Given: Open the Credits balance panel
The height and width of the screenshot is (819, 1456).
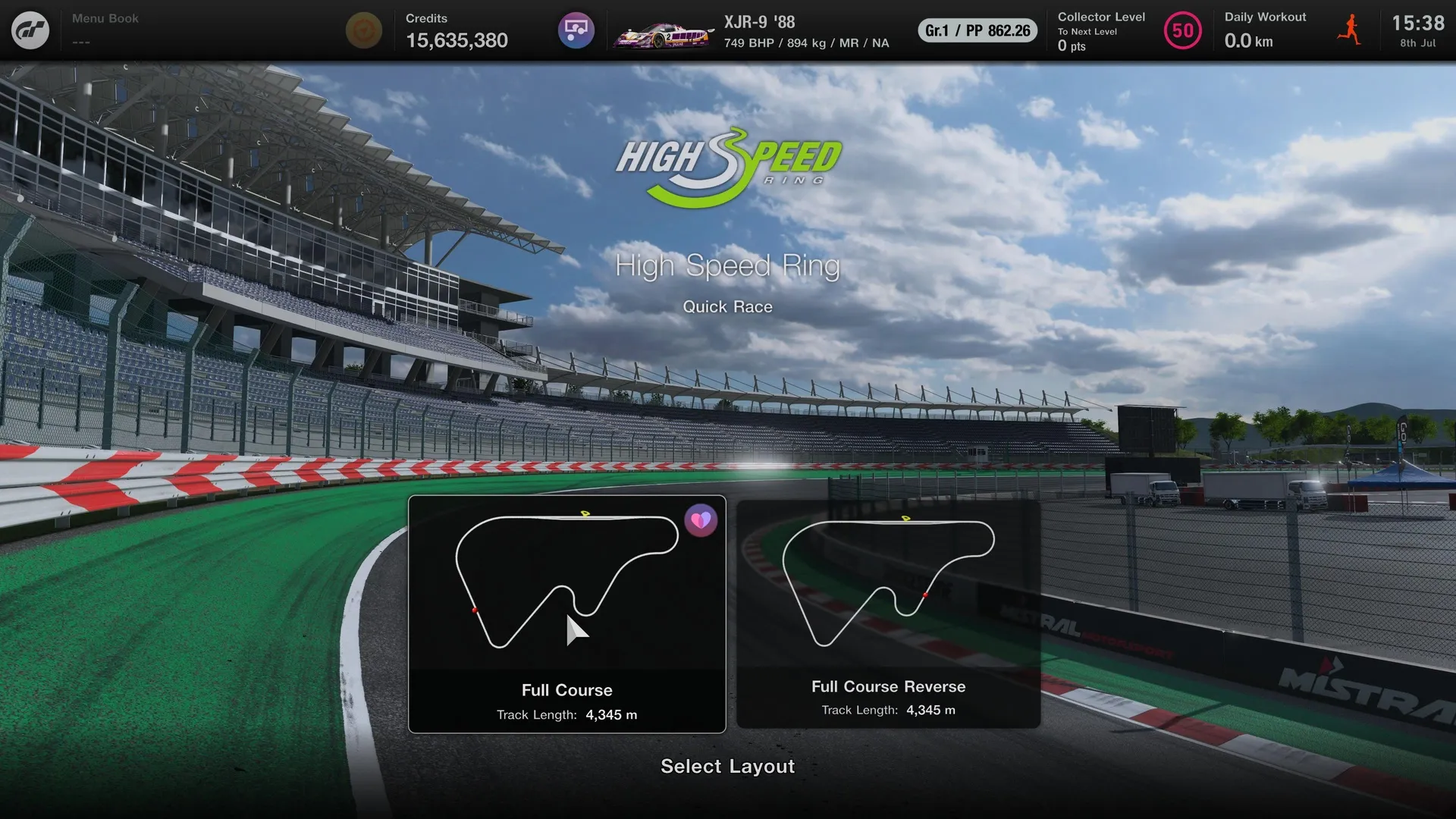Looking at the screenshot, I should tap(456, 30).
